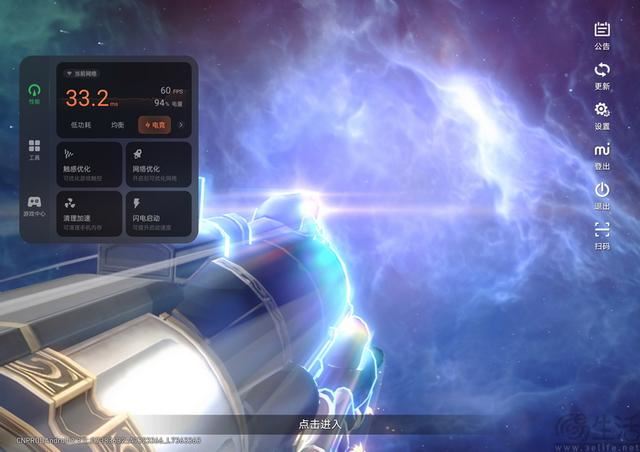The height and width of the screenshot is (452, 640).
Task: Open the 游戏中心 game center tab
Action: click(35, 205)
